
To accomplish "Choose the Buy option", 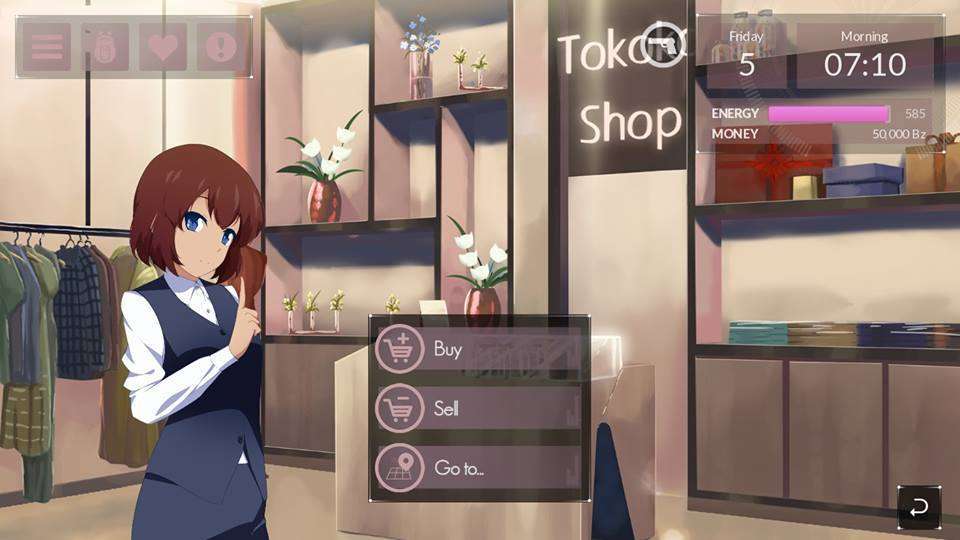I will click(477, 350).
